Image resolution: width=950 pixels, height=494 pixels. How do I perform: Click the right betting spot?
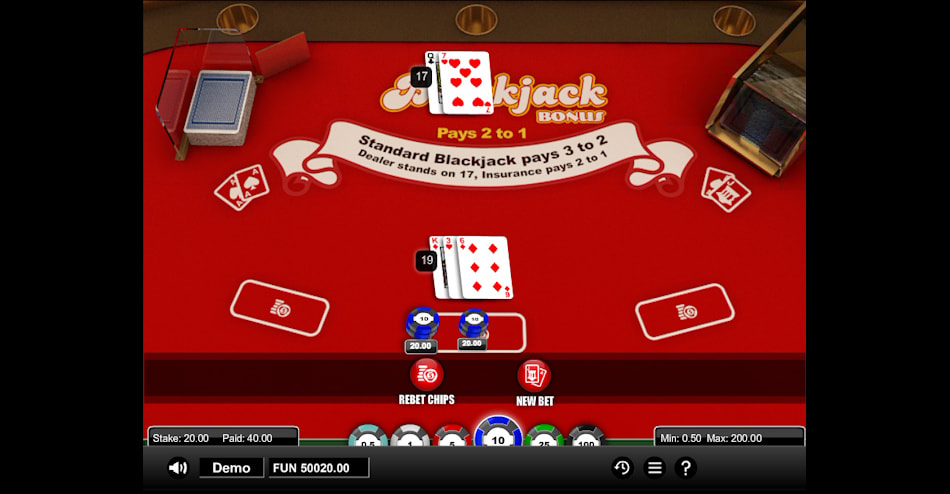tap(685, 311)
